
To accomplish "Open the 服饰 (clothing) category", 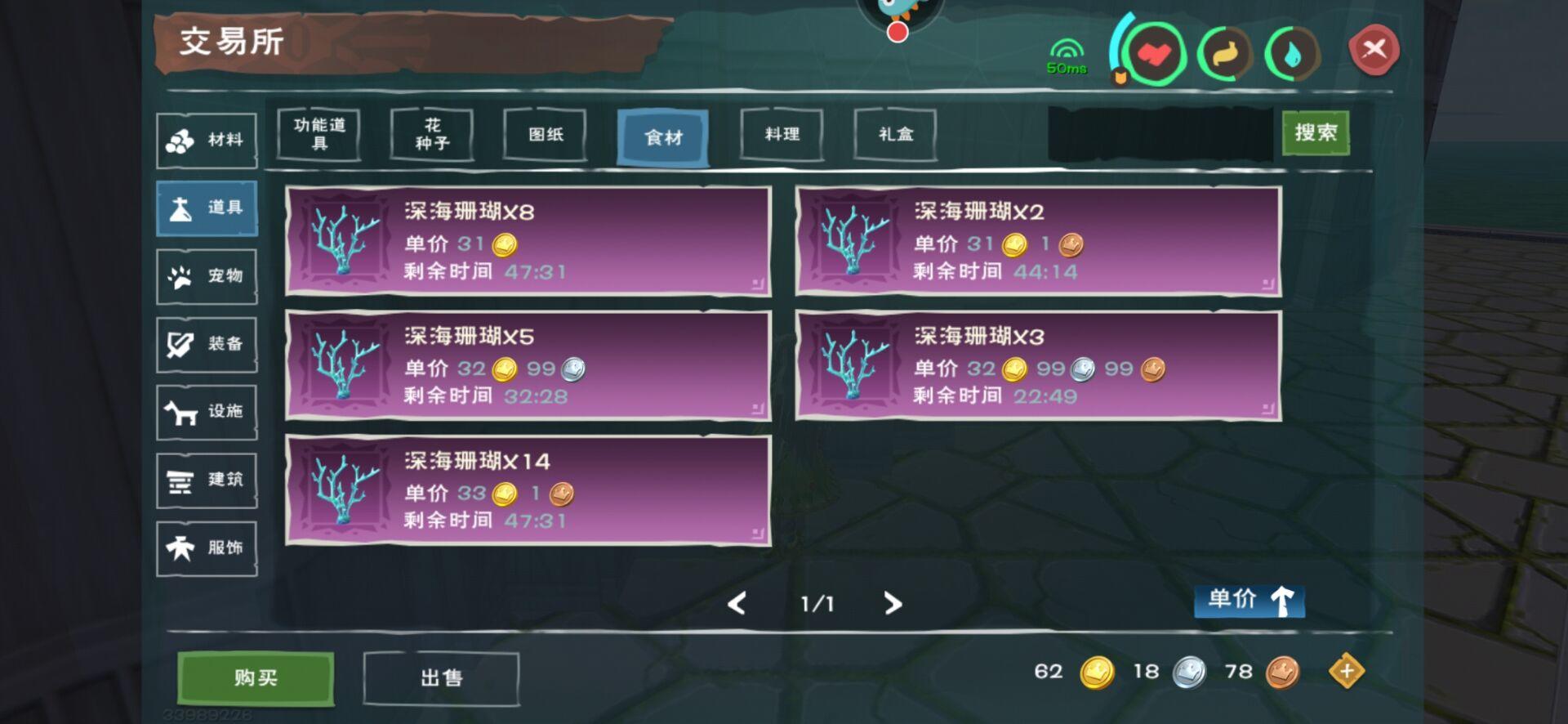I will coord(206,547).
